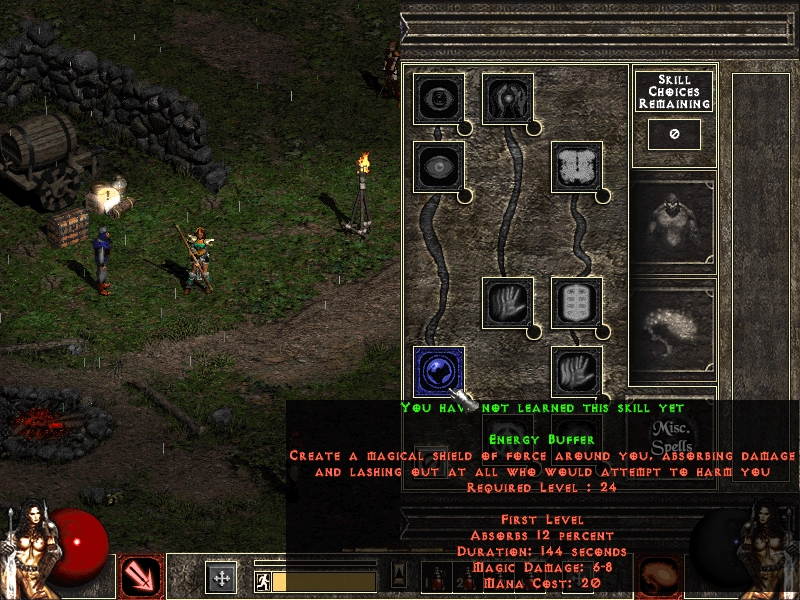Select the dotted stone tablet skill
Screen dimensions: 800x600
click(576, 302)
